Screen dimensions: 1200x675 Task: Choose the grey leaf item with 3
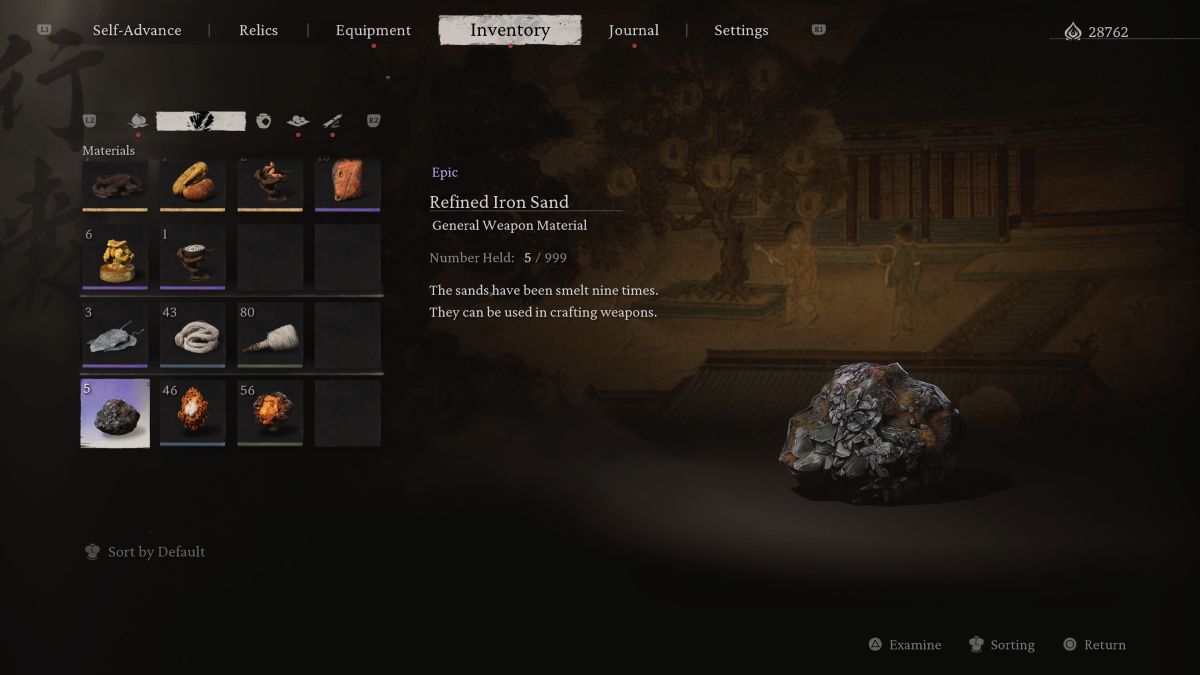click(x=115, y=335)
